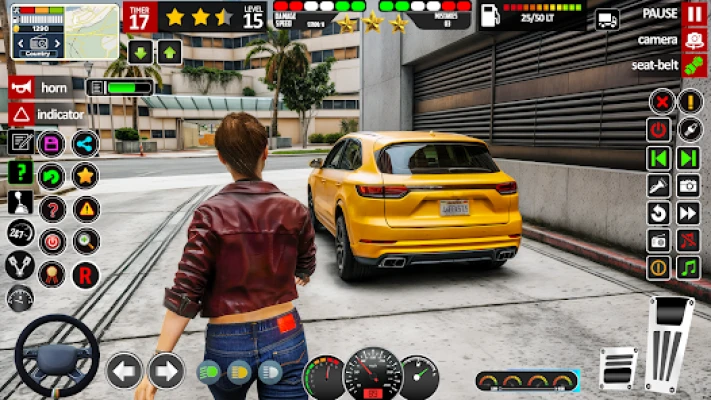
Task: Tap the white fast-forward icon
Action: pos(688,213)
